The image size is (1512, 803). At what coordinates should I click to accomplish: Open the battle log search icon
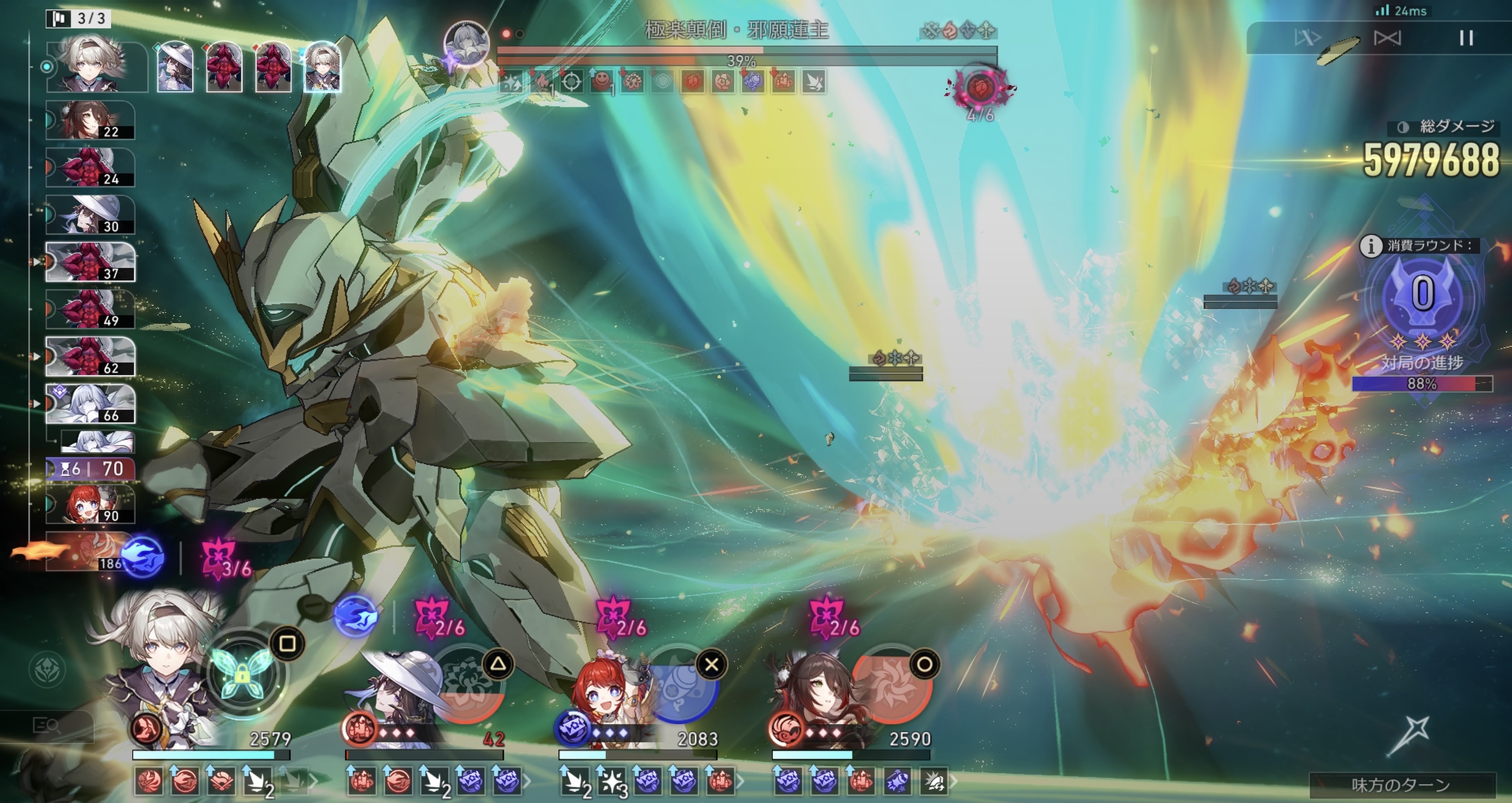[x=47, y=726]
